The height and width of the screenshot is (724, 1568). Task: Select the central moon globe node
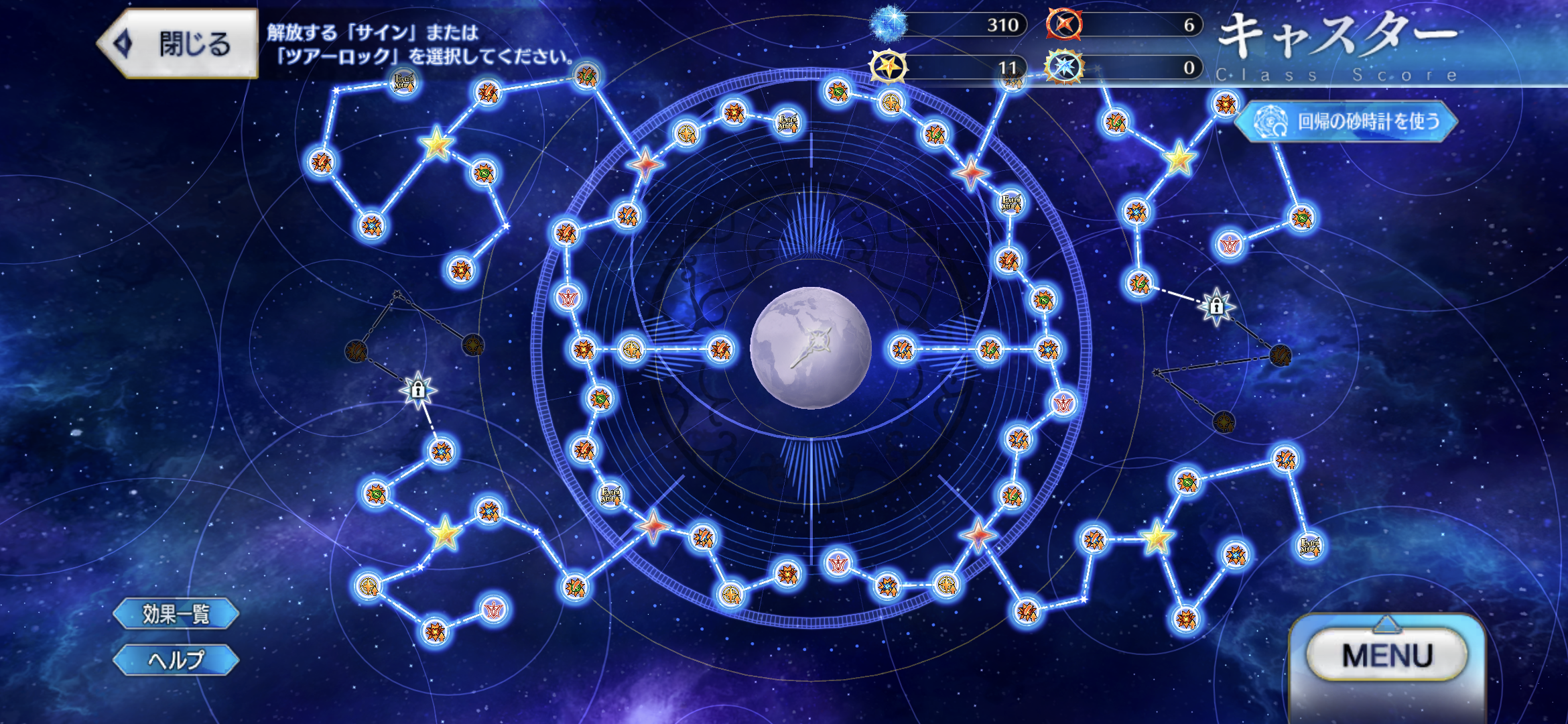[810, 347]
